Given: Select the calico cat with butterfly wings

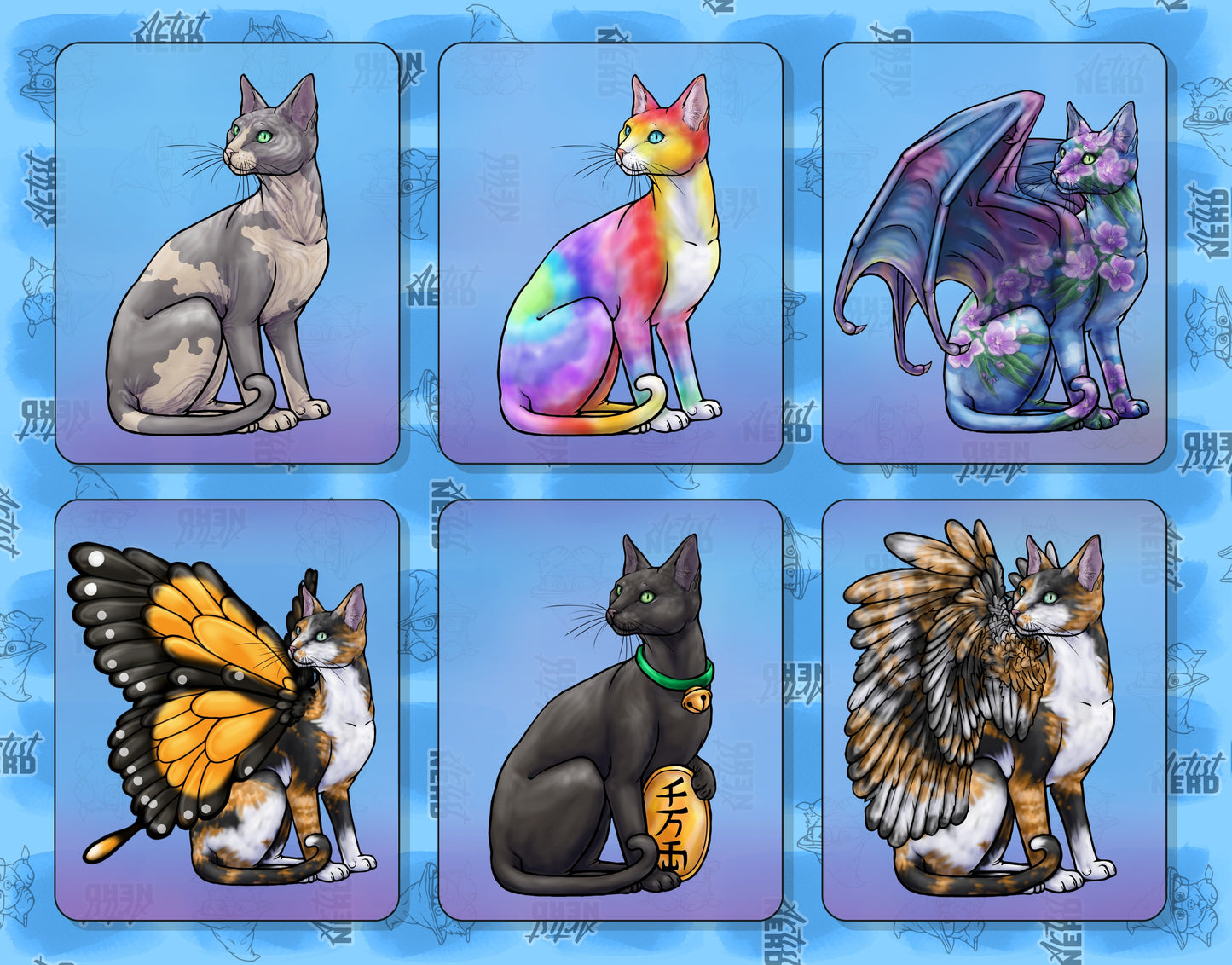Looking at the screenshot, I should pos(227,710).
